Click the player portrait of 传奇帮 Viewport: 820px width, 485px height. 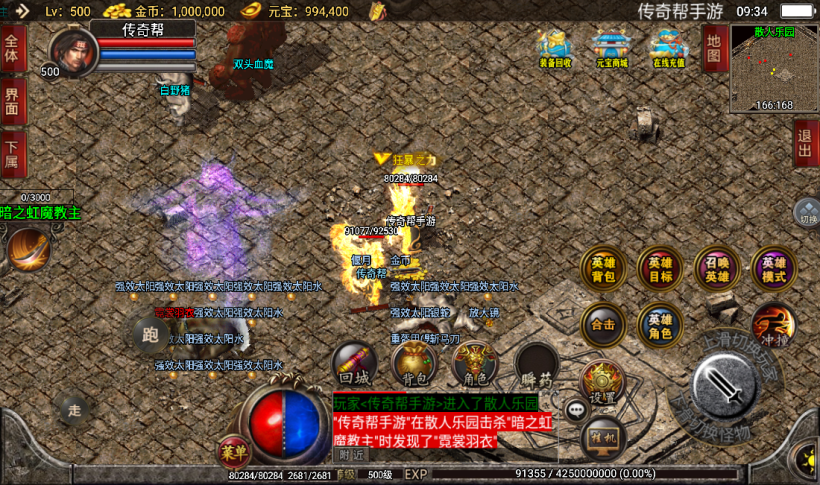71,52
